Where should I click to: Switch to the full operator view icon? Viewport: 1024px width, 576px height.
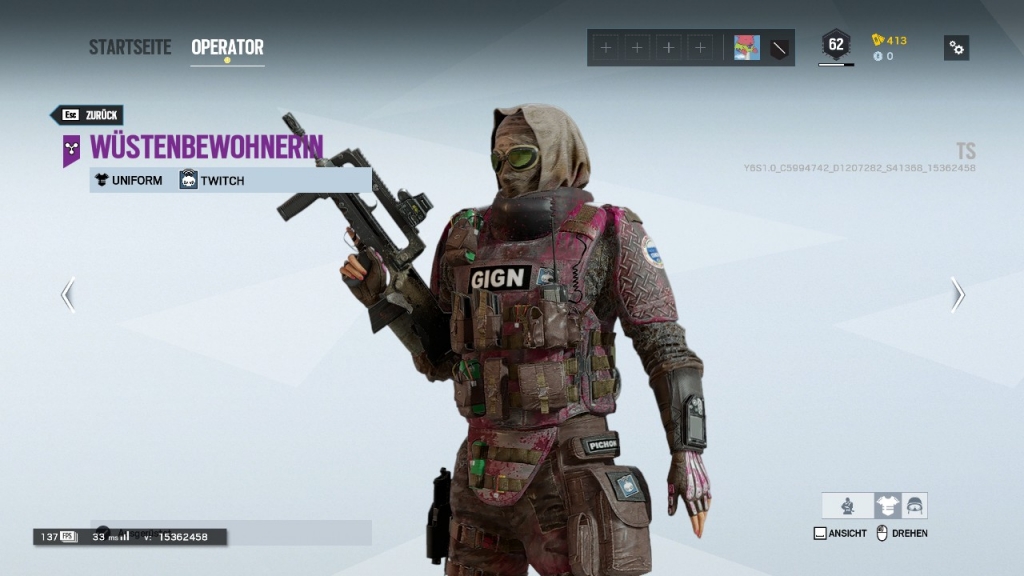point(848,506)
